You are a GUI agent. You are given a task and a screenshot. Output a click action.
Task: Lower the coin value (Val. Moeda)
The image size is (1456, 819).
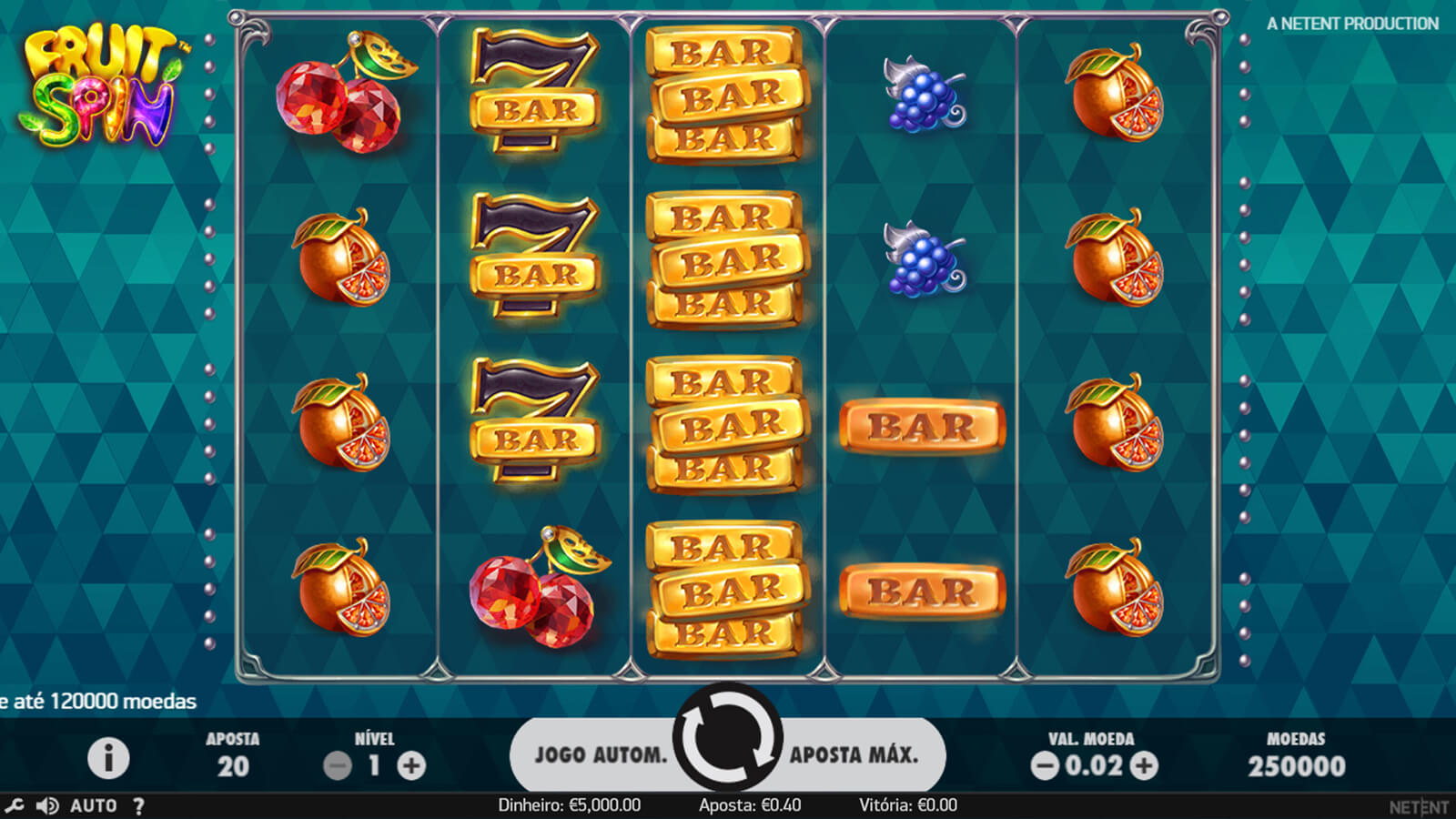click(x=1045, y=766)
